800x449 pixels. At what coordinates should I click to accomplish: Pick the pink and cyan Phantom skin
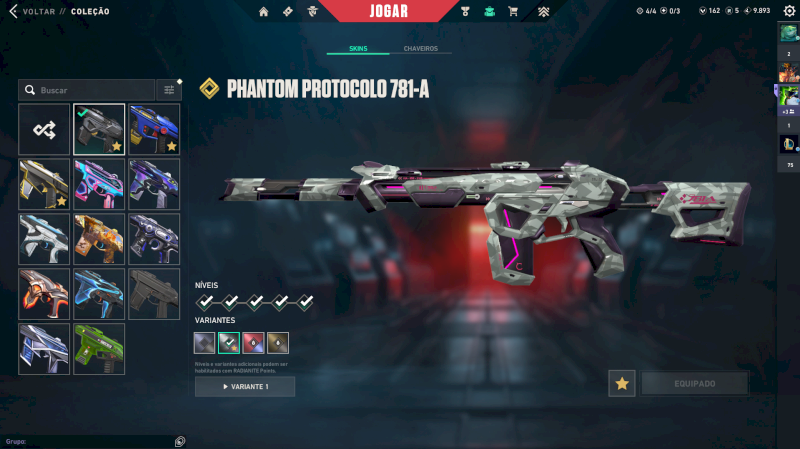point(99,184)
